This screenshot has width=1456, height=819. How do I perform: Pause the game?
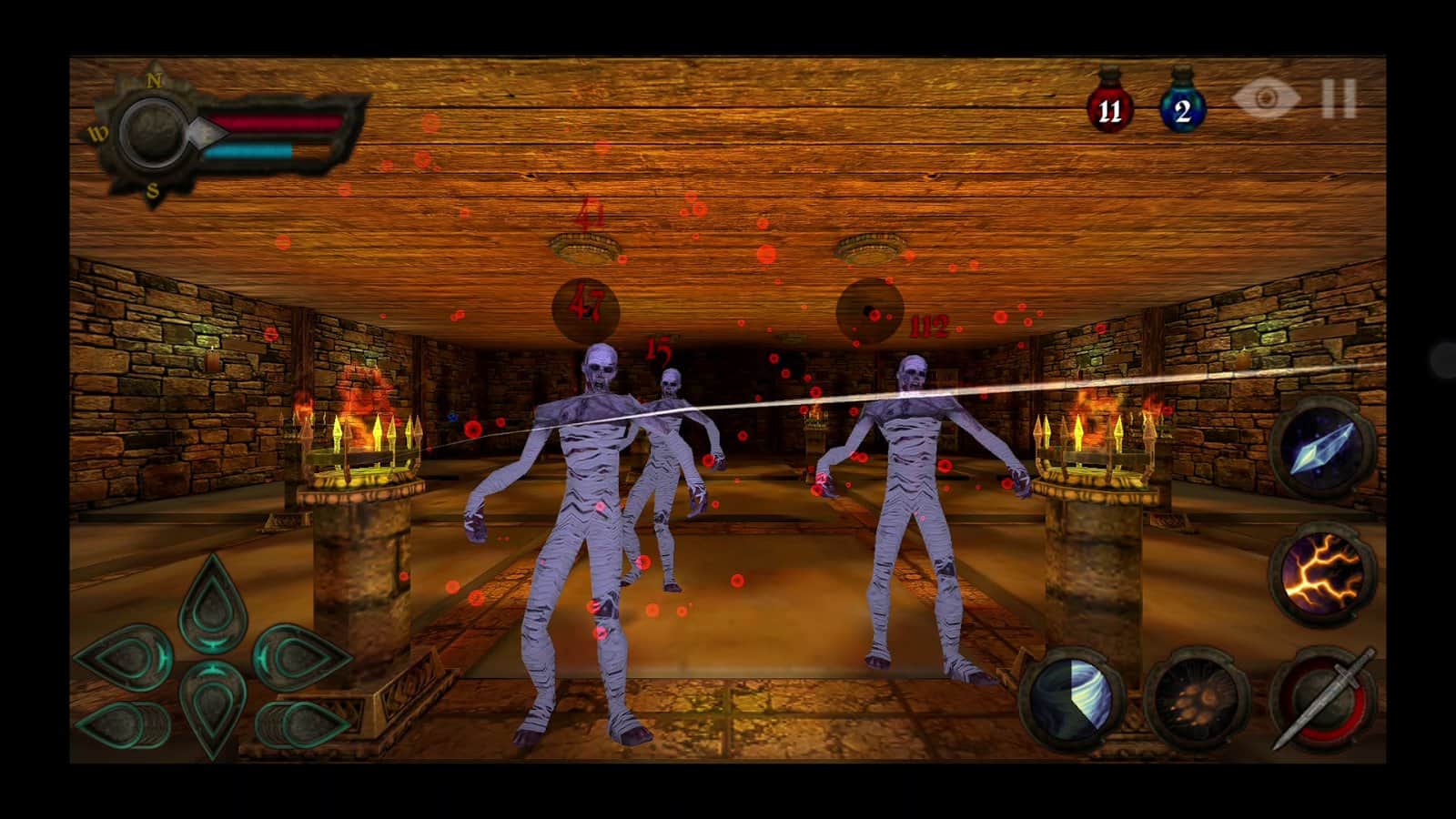[1336, 100]
